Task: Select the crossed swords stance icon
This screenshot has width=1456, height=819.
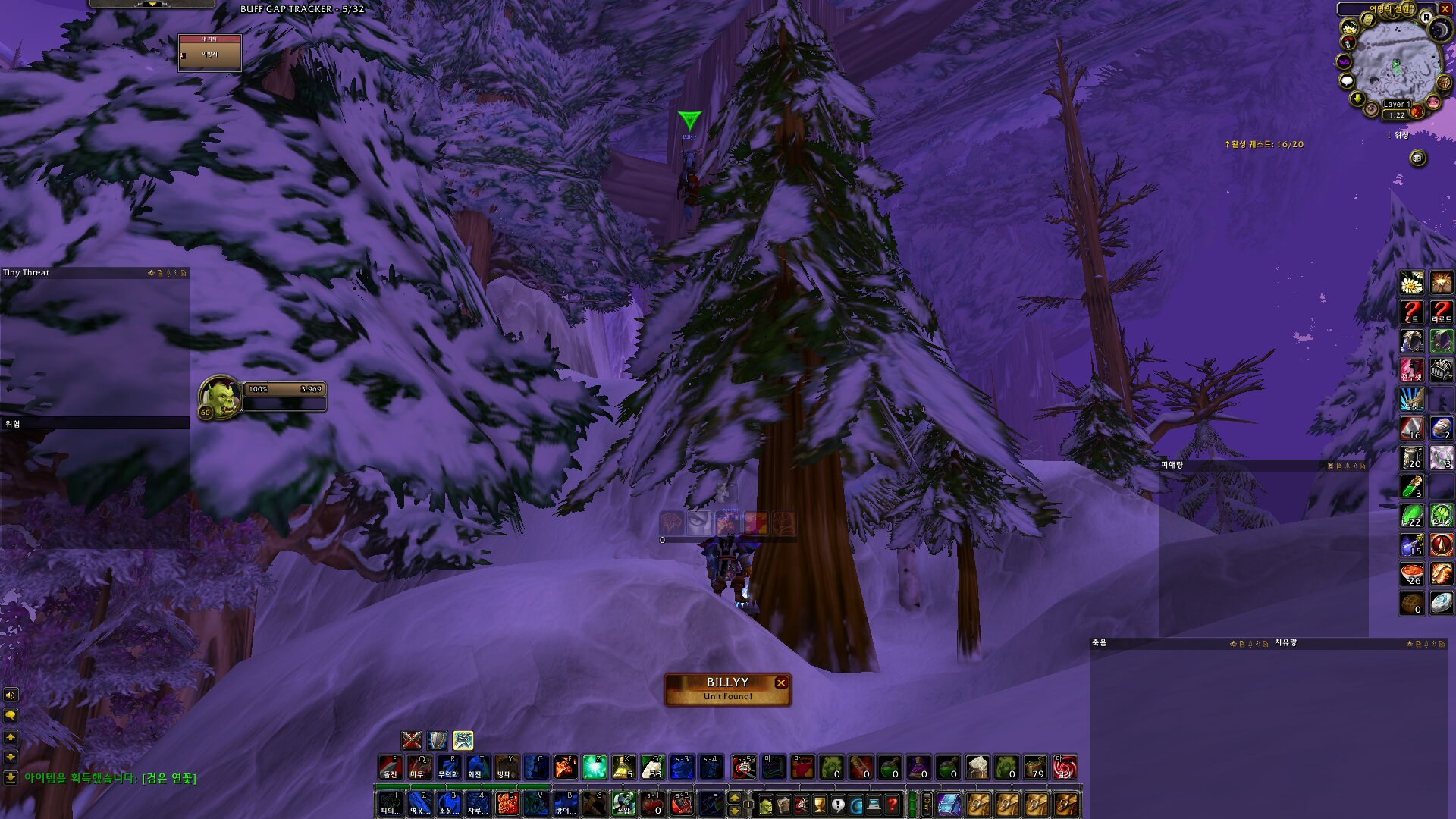Action: click(411, 739)
